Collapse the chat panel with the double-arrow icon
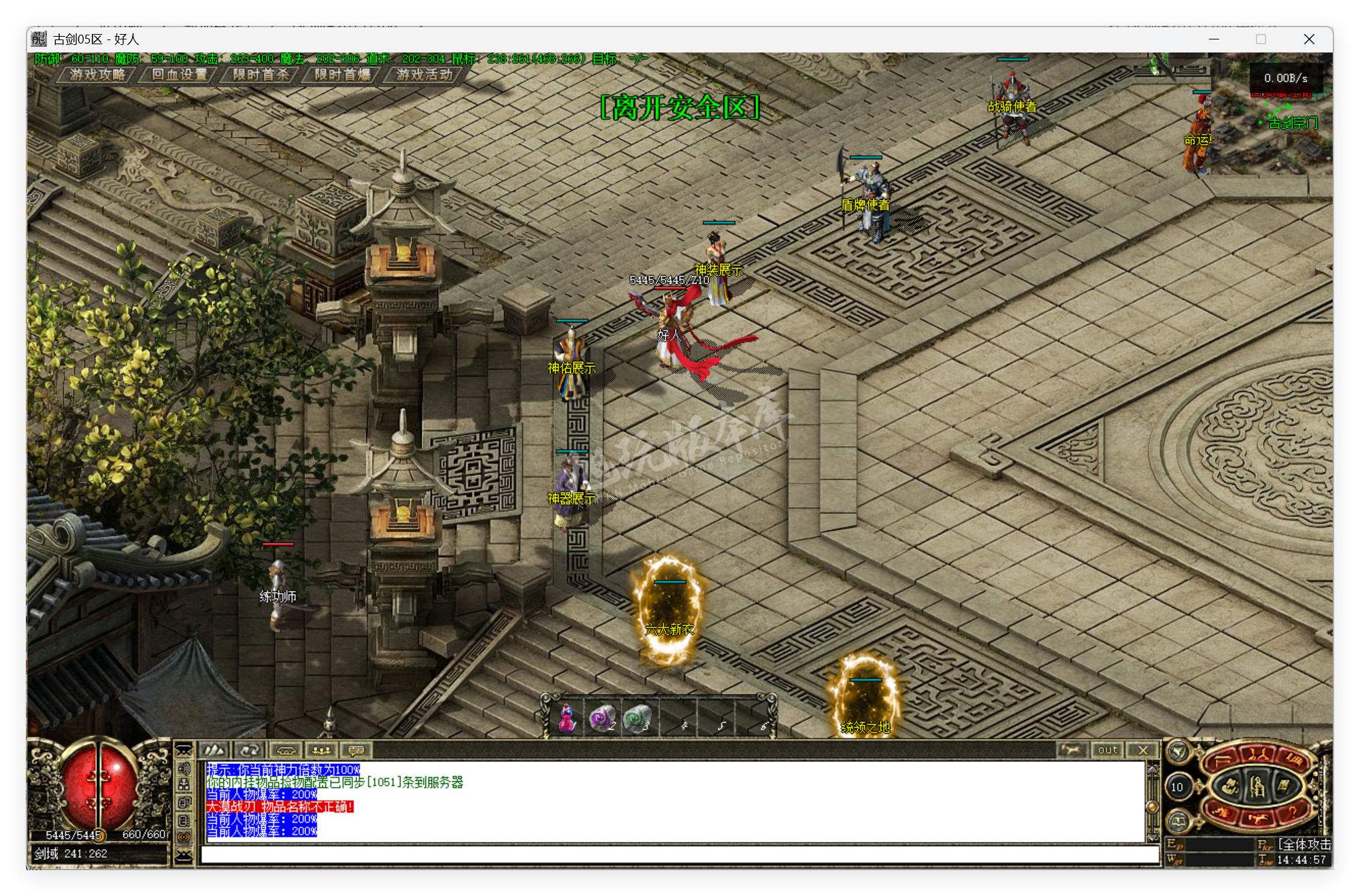This screenshot has height=896, width=1360. coord(184,749)
